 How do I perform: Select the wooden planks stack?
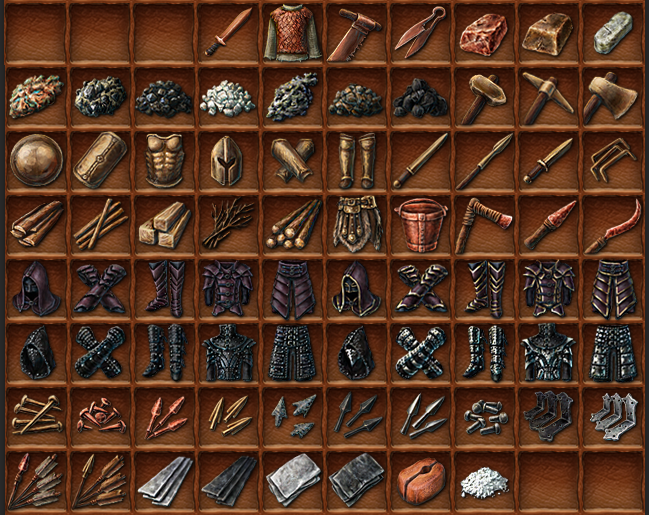click(164, 224)
